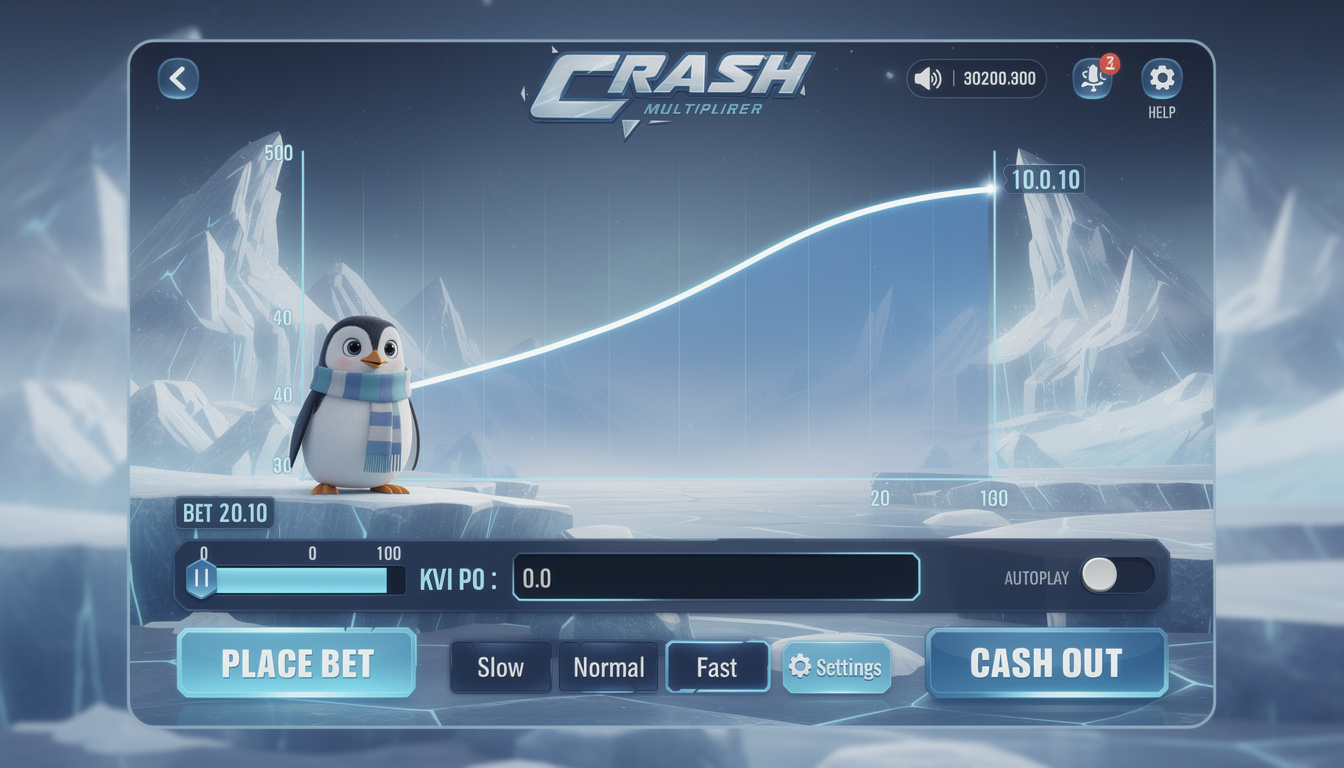
Task: Click the Settings gear on the Settings button
Action: tap(798, 666)
